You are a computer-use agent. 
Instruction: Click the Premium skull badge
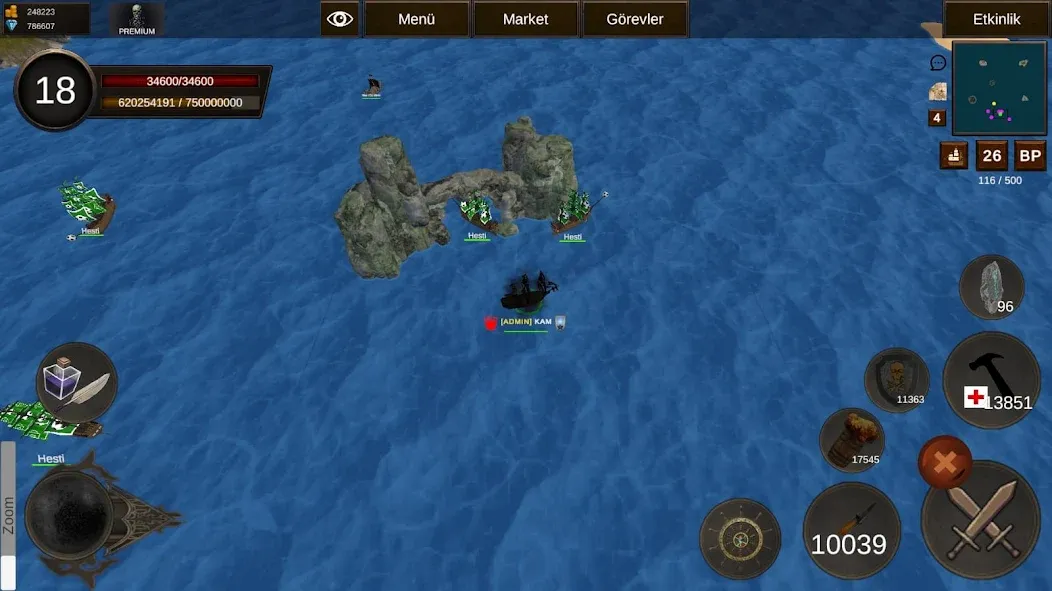coord(137,19)
